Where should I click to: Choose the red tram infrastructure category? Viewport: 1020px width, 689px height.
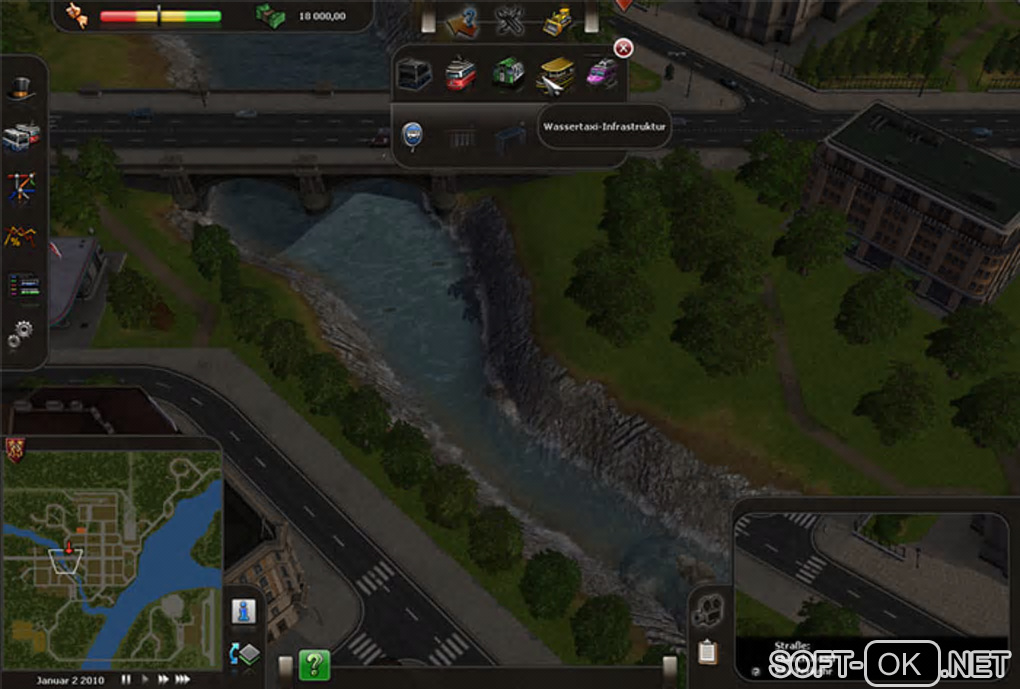(x=460, y=74)
